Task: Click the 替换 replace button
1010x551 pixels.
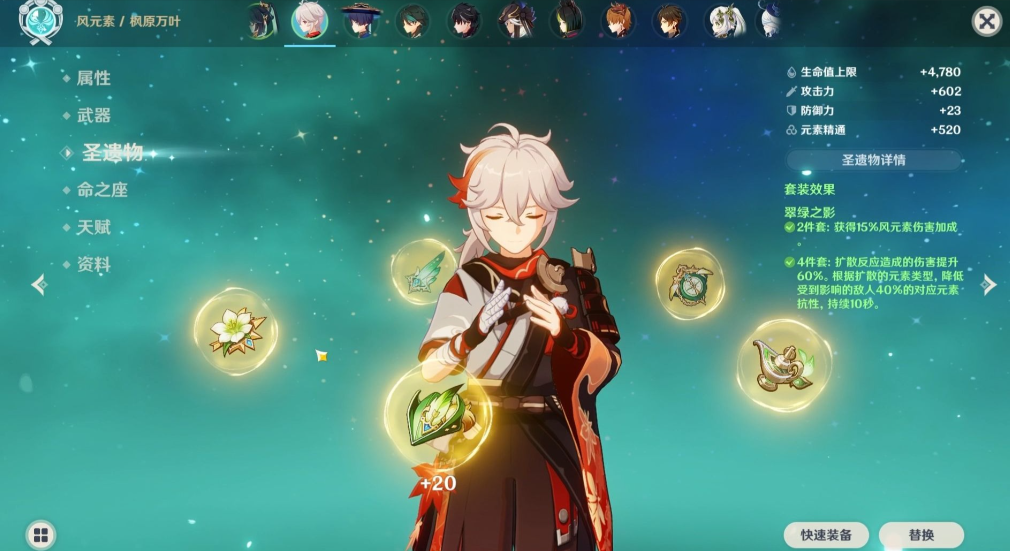Action: [921, 535]
